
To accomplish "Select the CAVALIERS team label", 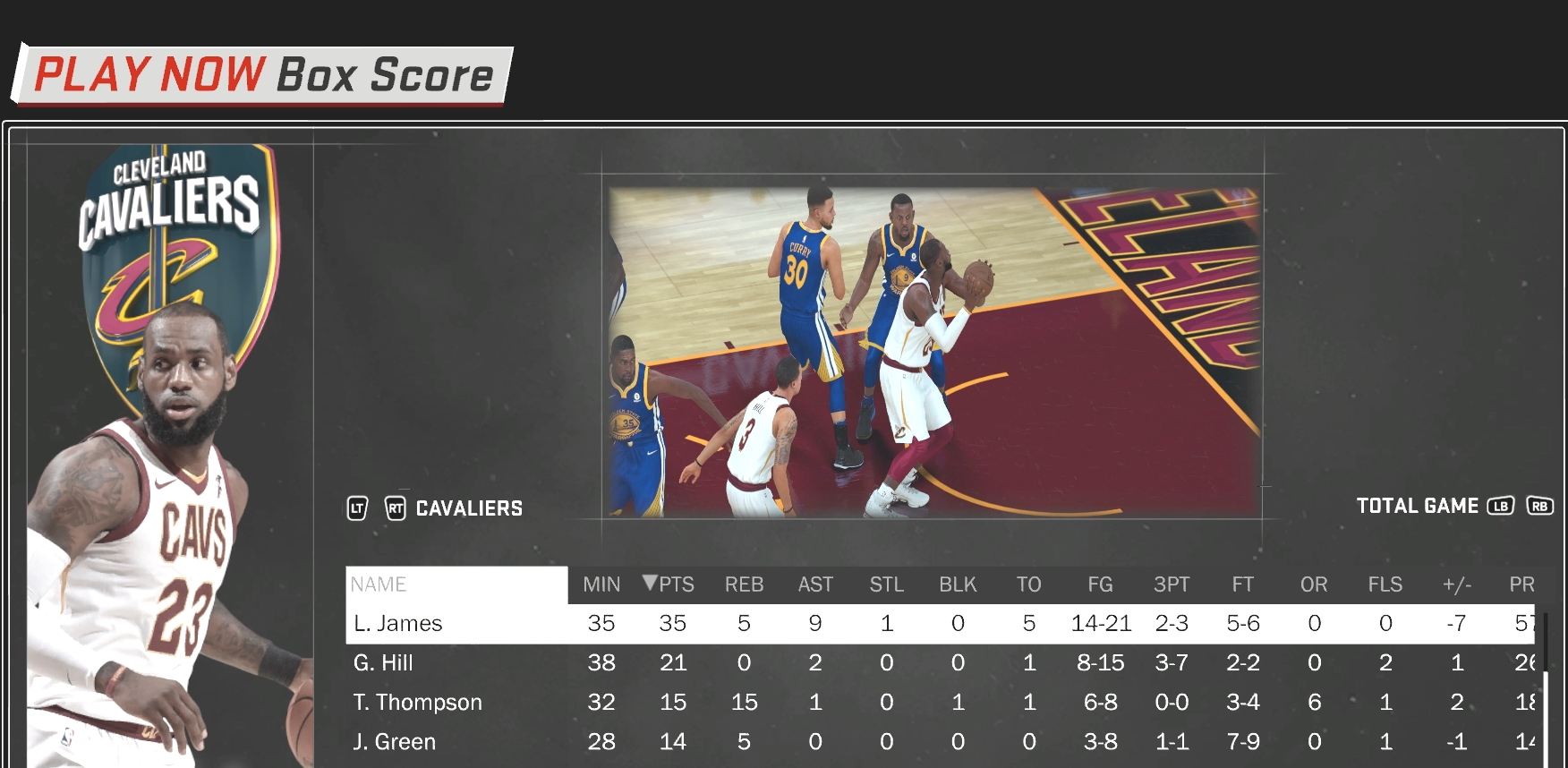I will coord(469,508).
